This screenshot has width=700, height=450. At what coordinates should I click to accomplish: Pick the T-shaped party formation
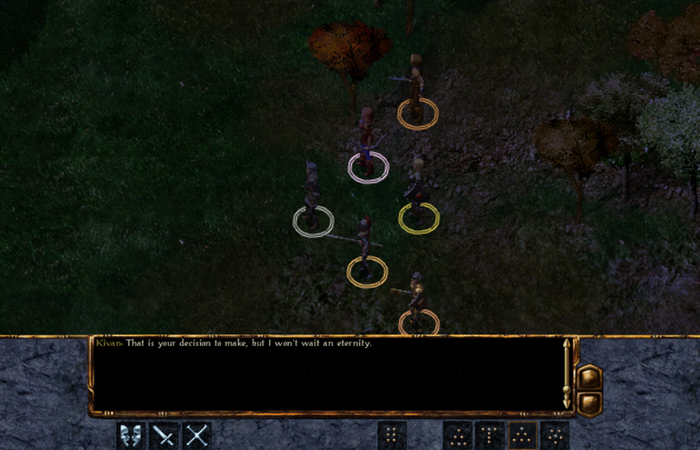(490, 435)
